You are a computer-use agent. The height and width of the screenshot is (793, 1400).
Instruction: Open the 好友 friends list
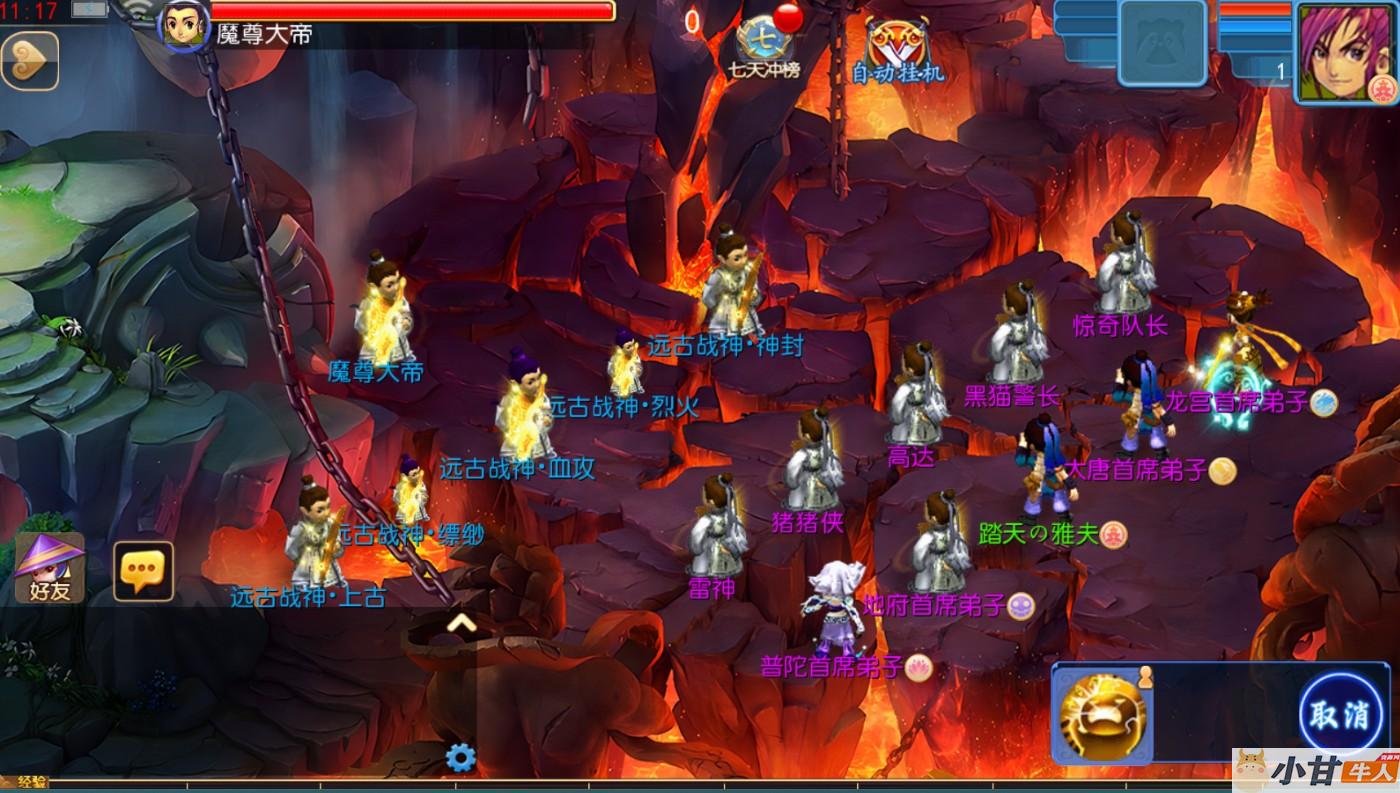(49, 568)
